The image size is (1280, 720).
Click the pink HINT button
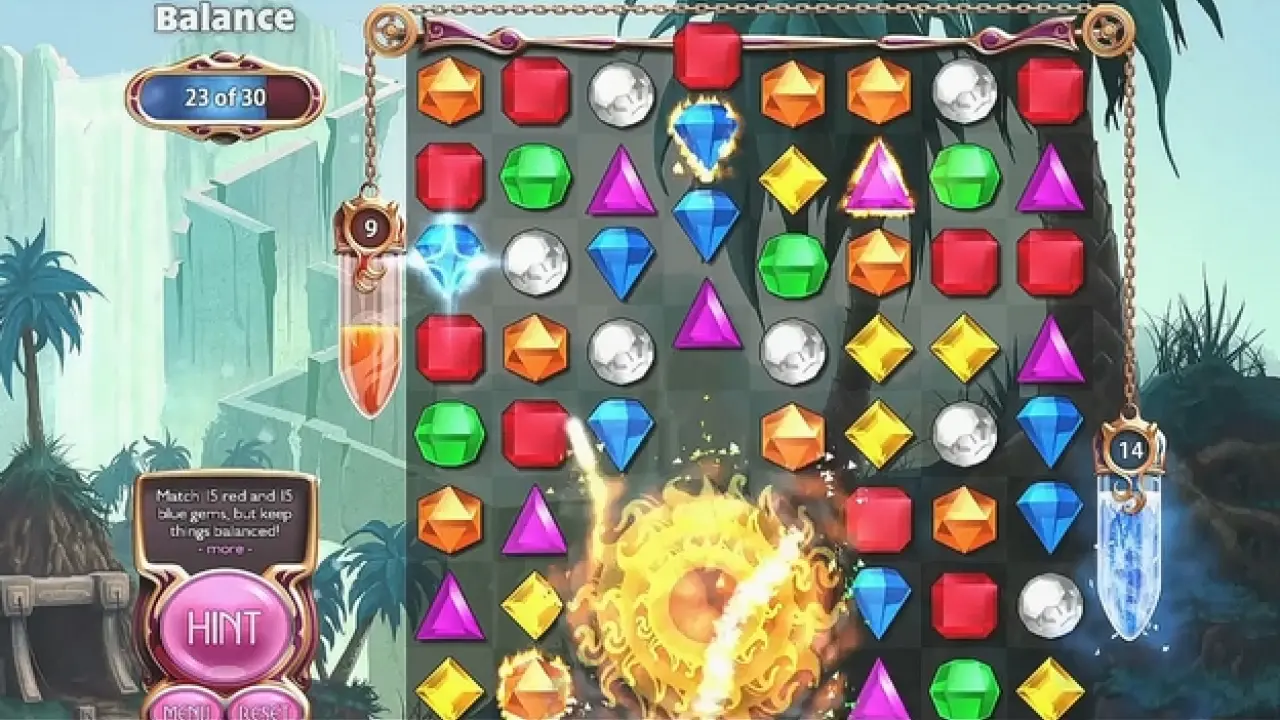(x=224, y=628)
